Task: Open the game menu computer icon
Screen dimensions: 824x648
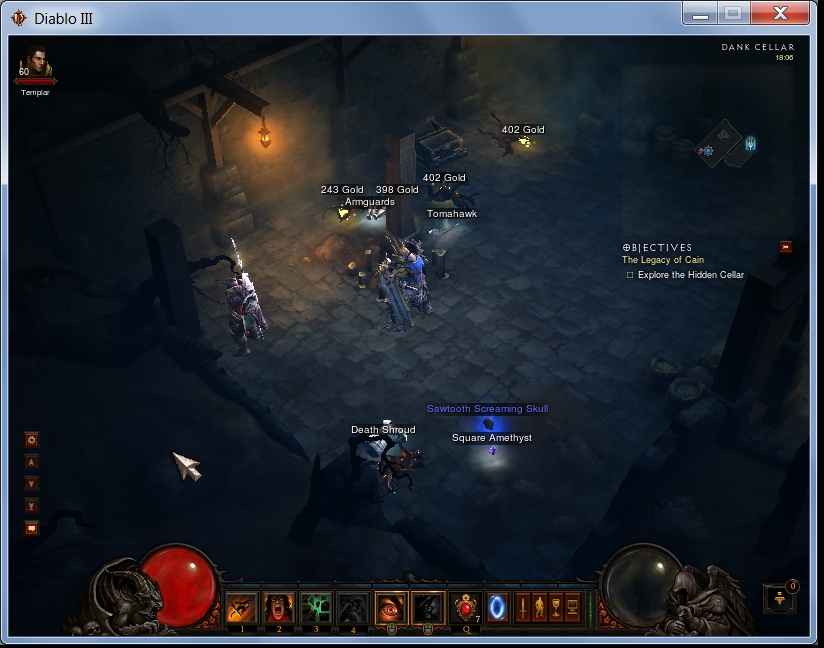Action: (573, 607)
